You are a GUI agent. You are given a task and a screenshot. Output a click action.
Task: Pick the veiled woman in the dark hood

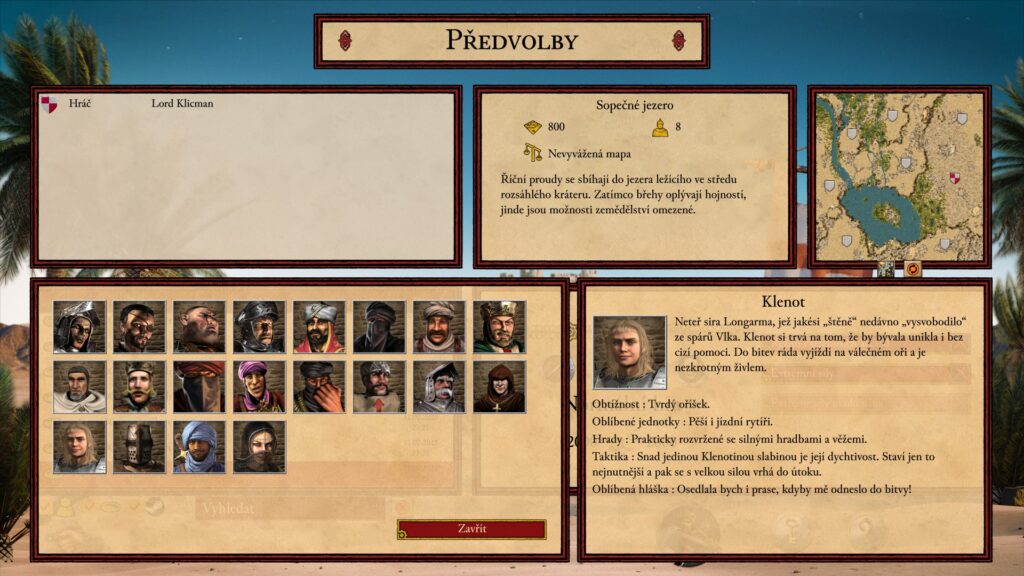tap(259, 446)
